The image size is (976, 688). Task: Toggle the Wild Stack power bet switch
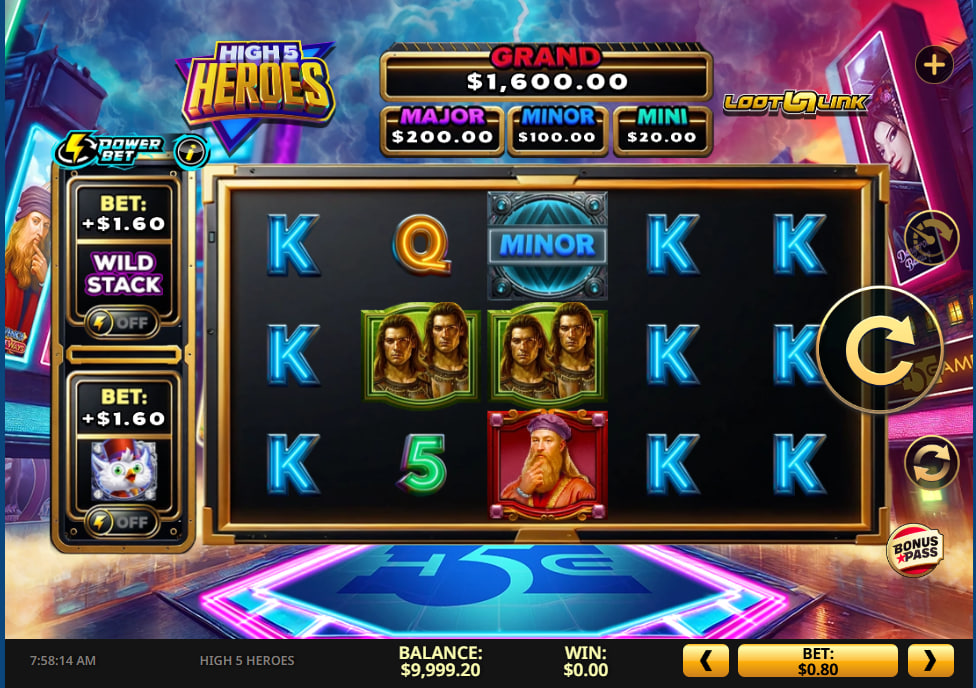(x=122, y=322)
